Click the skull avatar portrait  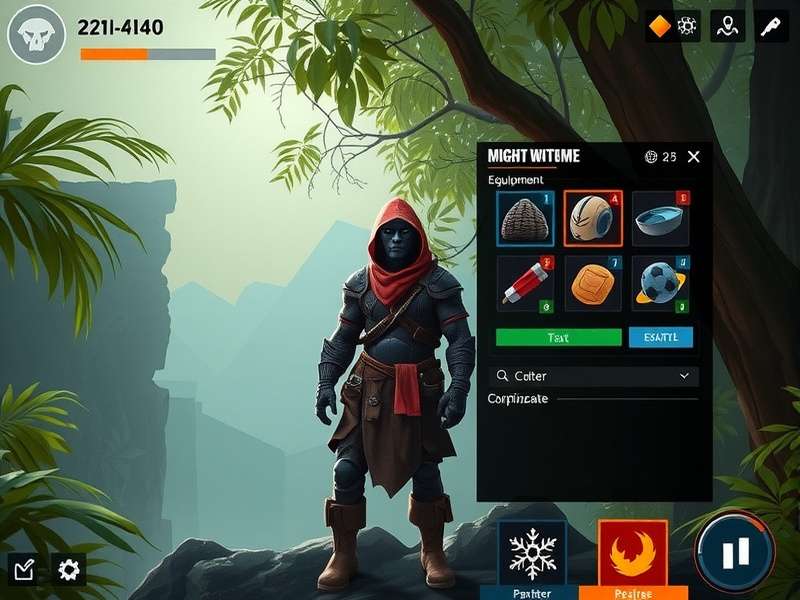(37, 35)
